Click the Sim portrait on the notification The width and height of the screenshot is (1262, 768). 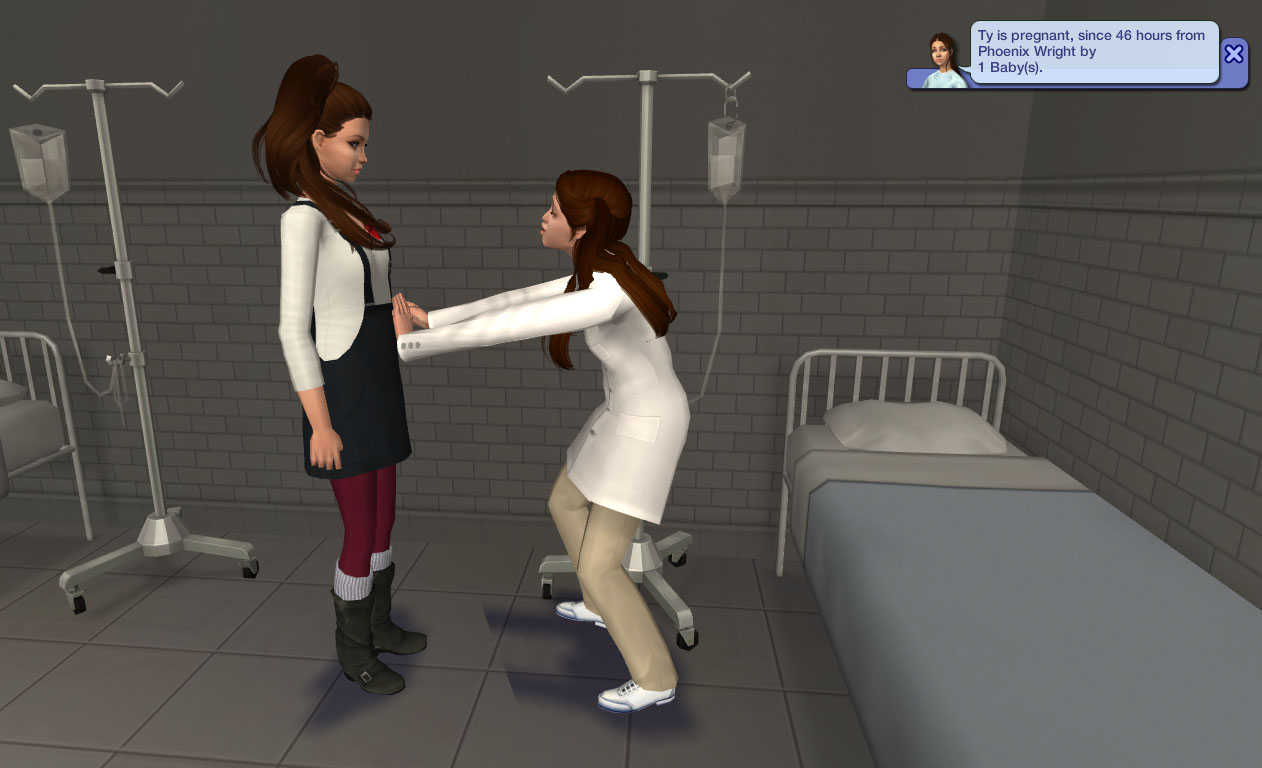click(943, 61)
